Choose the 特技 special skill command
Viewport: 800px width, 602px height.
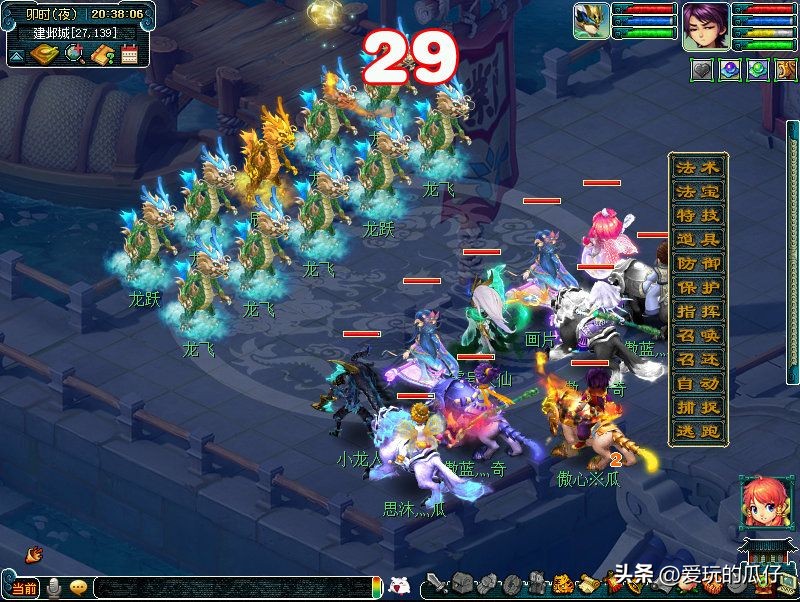pyautogui.click(x=697, y=216)
